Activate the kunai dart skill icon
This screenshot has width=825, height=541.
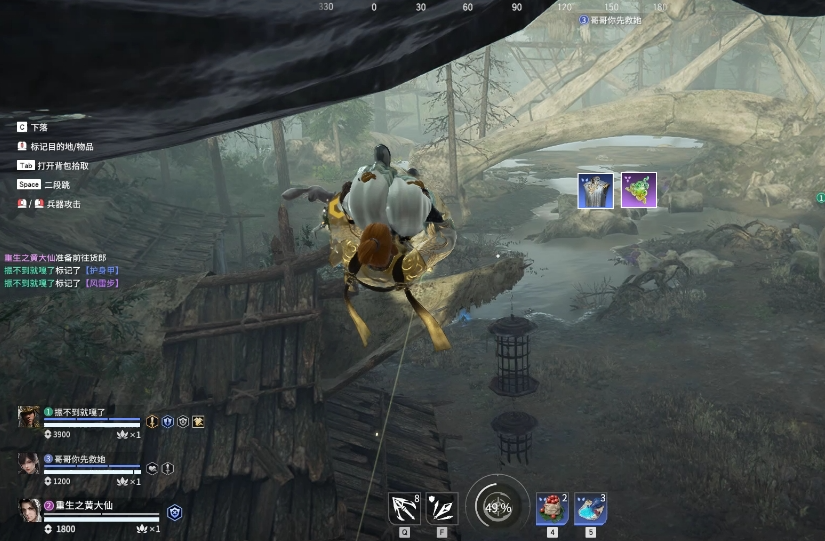coord(442,508)
